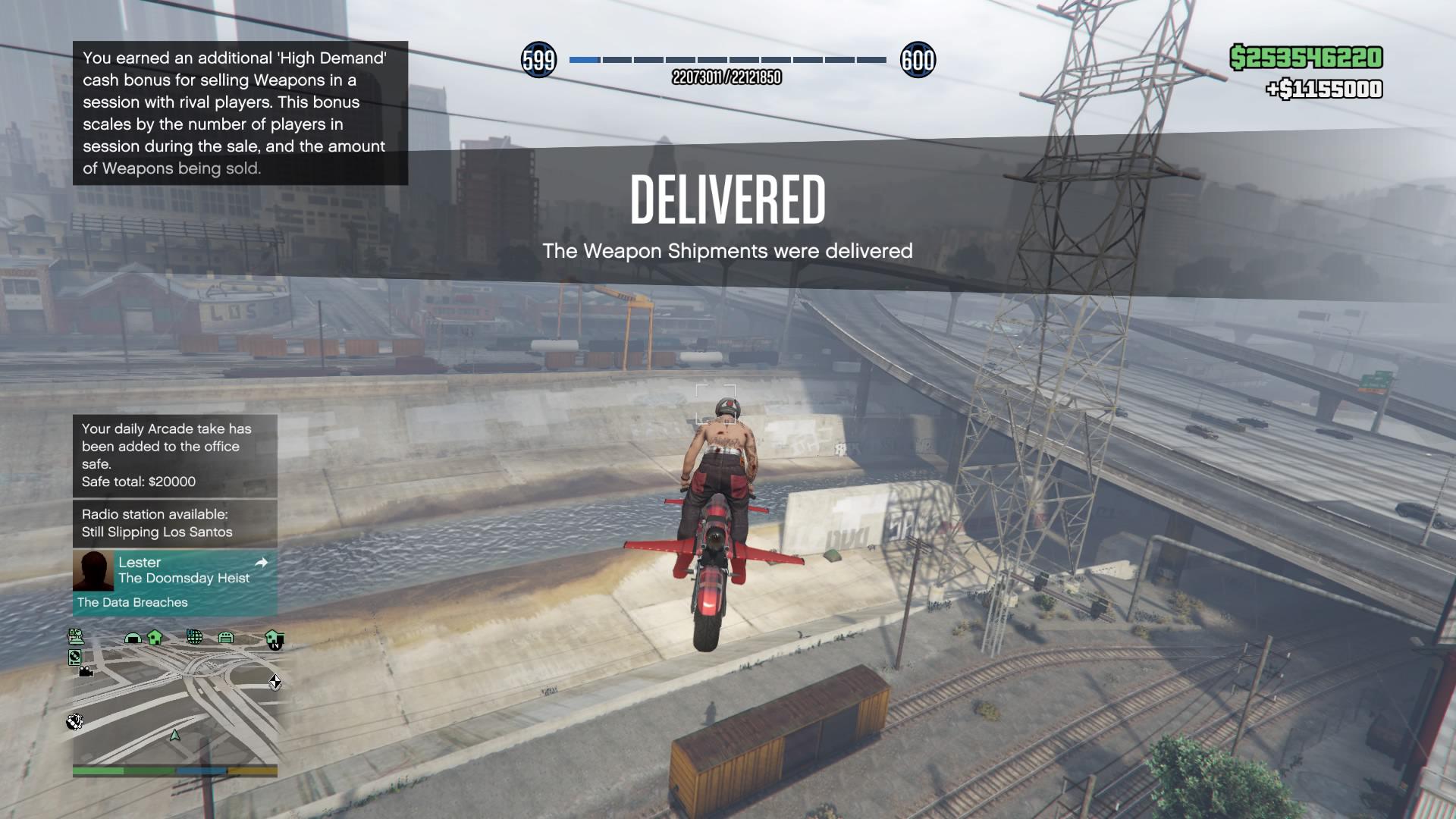Click the rank badge showing 600
This screenshot has height=819, width=1456.
tap(918, 61)
